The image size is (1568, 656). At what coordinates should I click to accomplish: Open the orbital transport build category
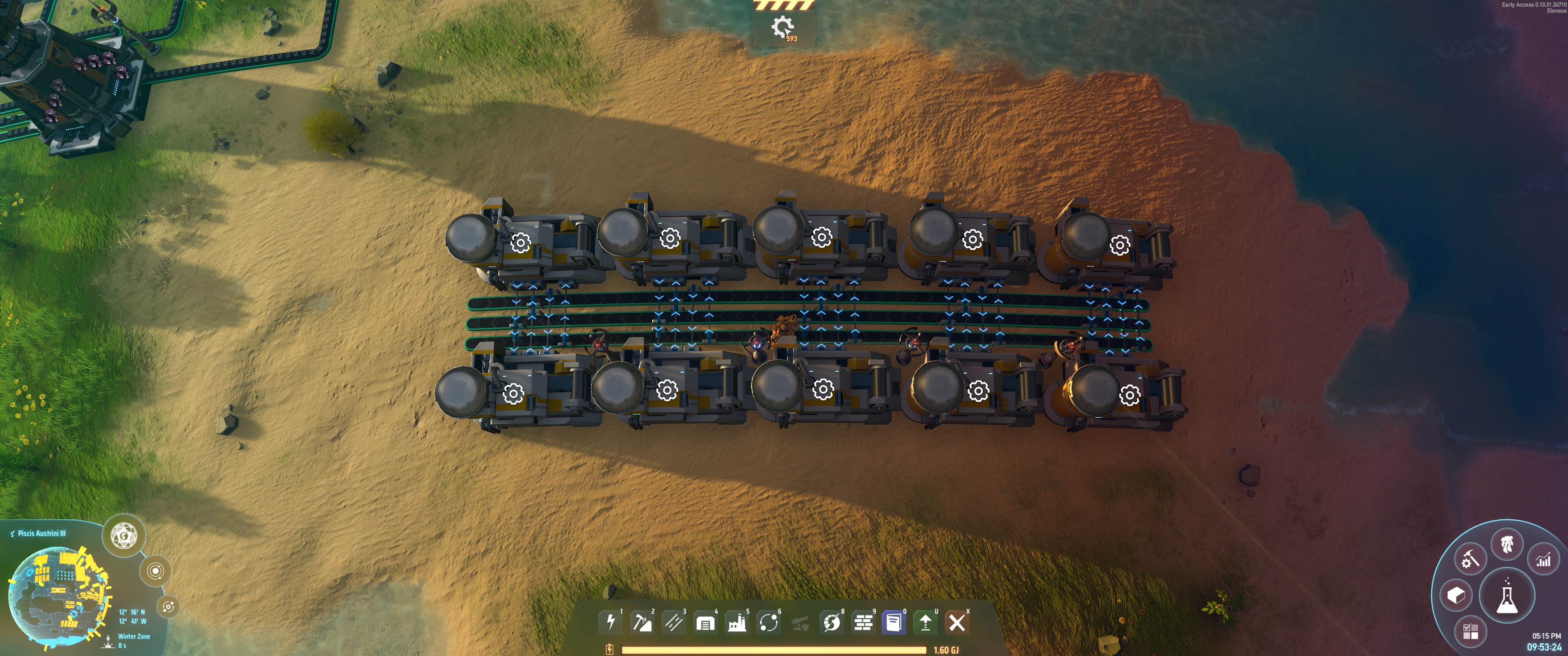(x=768, y=622)
